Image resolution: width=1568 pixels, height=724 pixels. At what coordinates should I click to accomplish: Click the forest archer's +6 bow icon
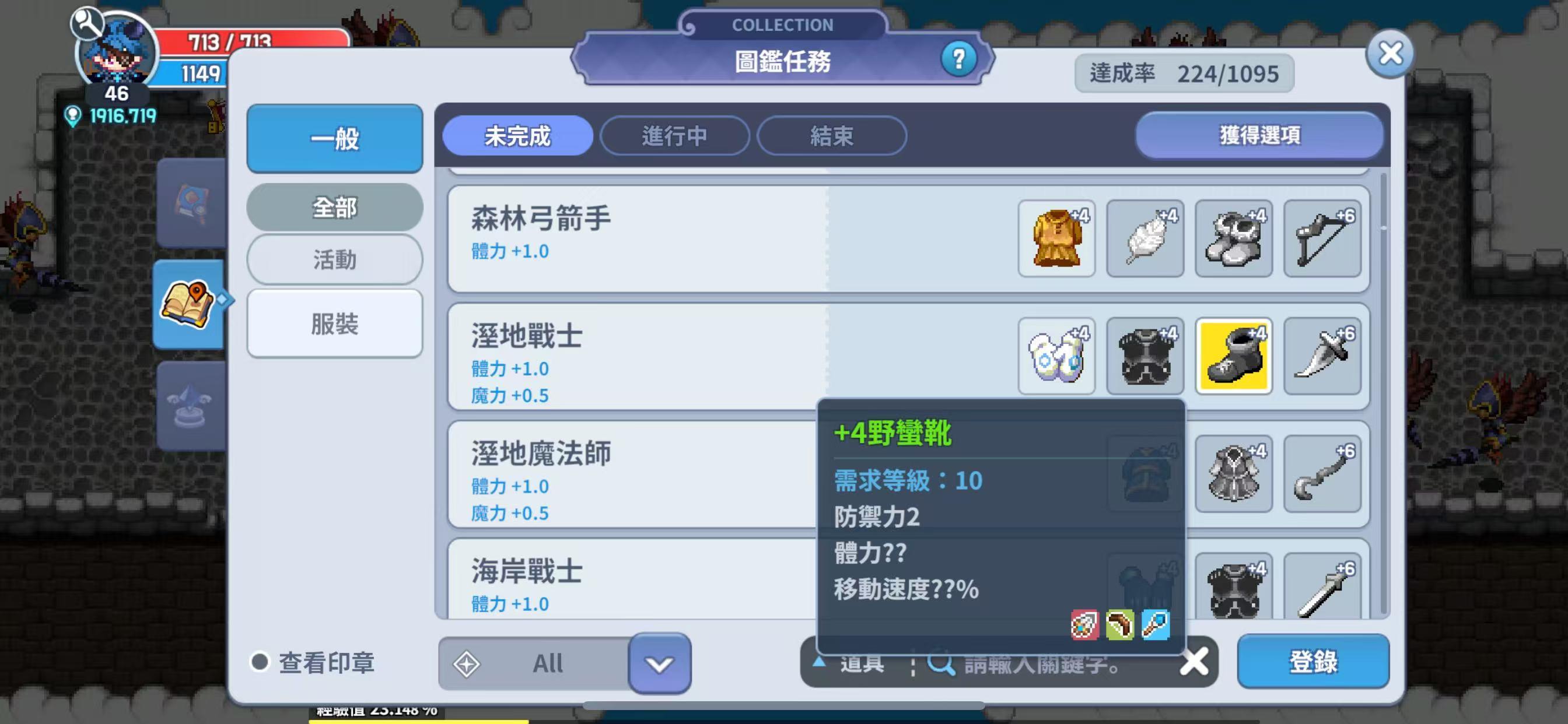point(1322,238)
